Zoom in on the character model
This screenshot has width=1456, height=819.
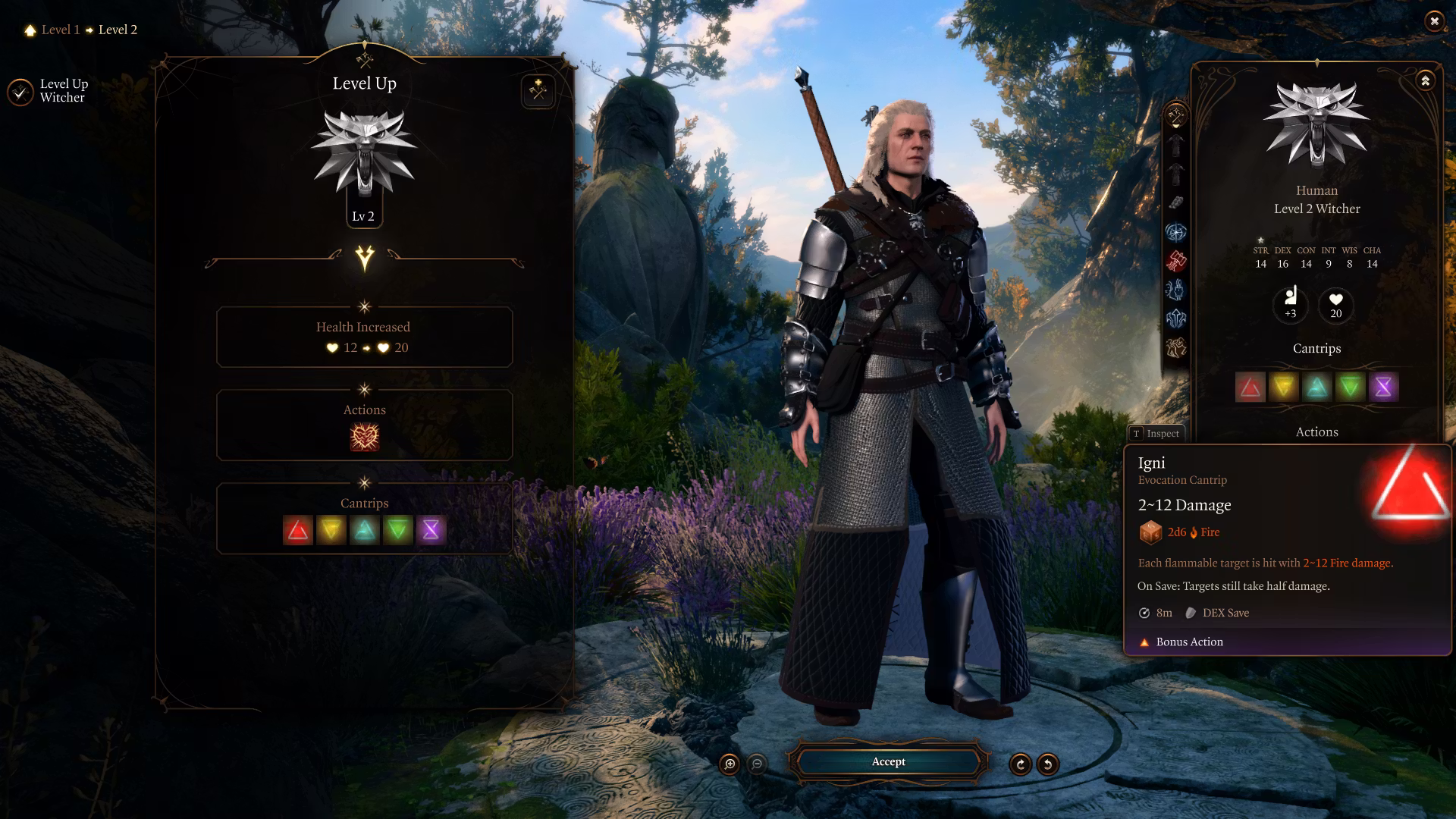(x=730, y=764)
